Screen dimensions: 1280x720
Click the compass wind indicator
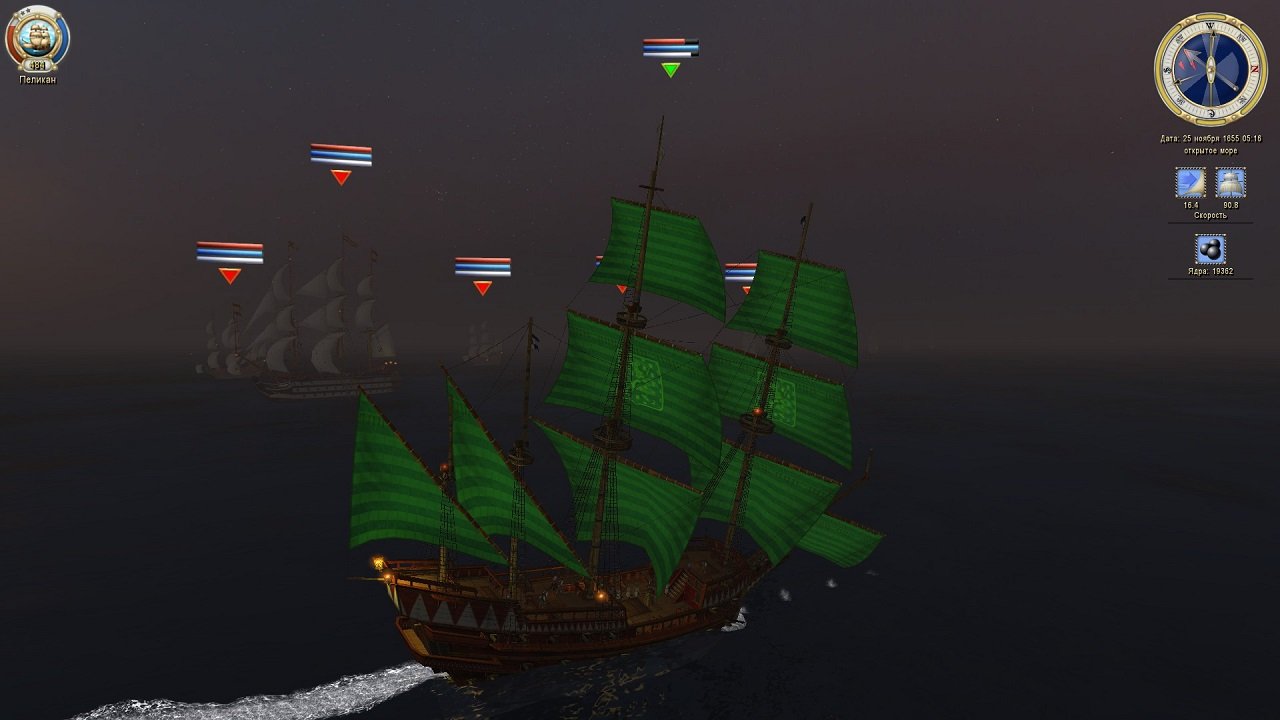click(1210, 69)
